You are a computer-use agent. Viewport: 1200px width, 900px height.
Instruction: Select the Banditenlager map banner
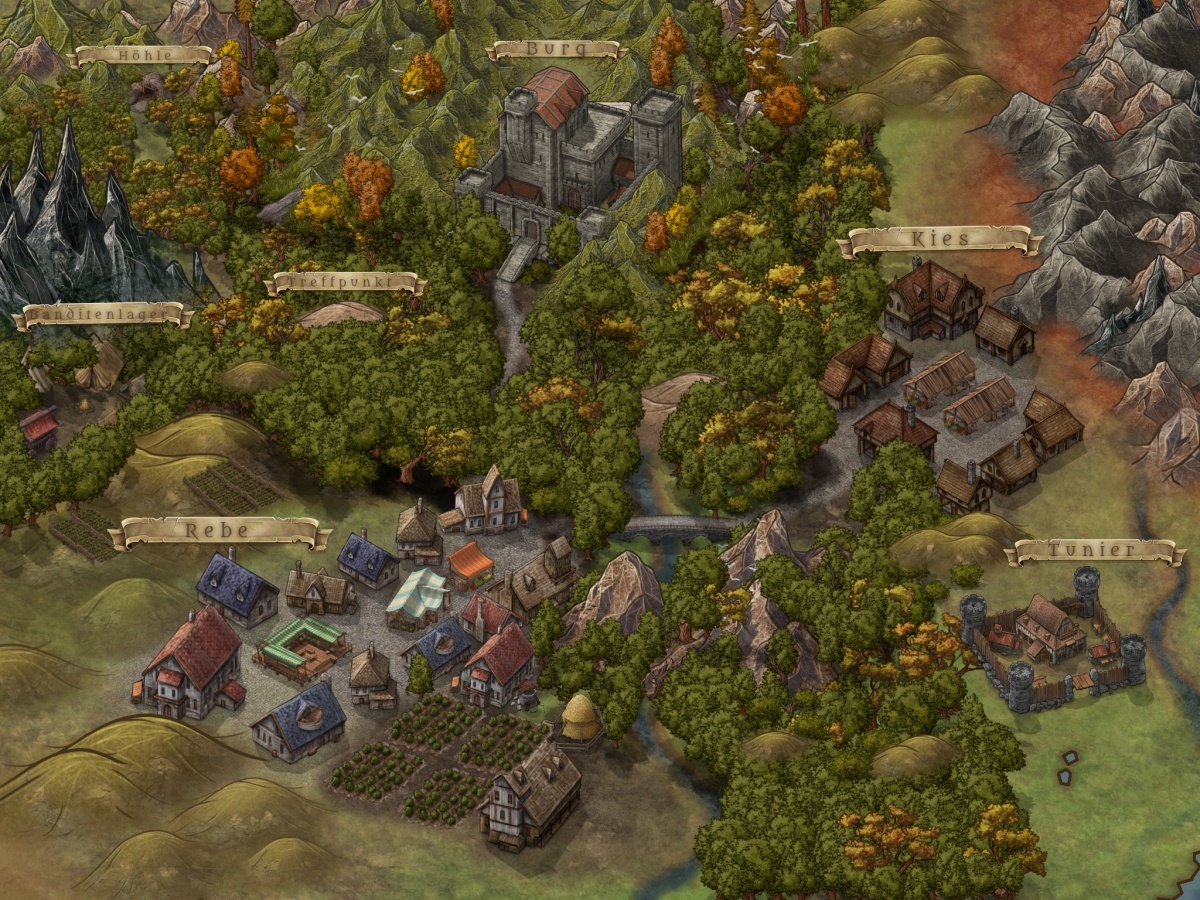[x=103, y=315]
